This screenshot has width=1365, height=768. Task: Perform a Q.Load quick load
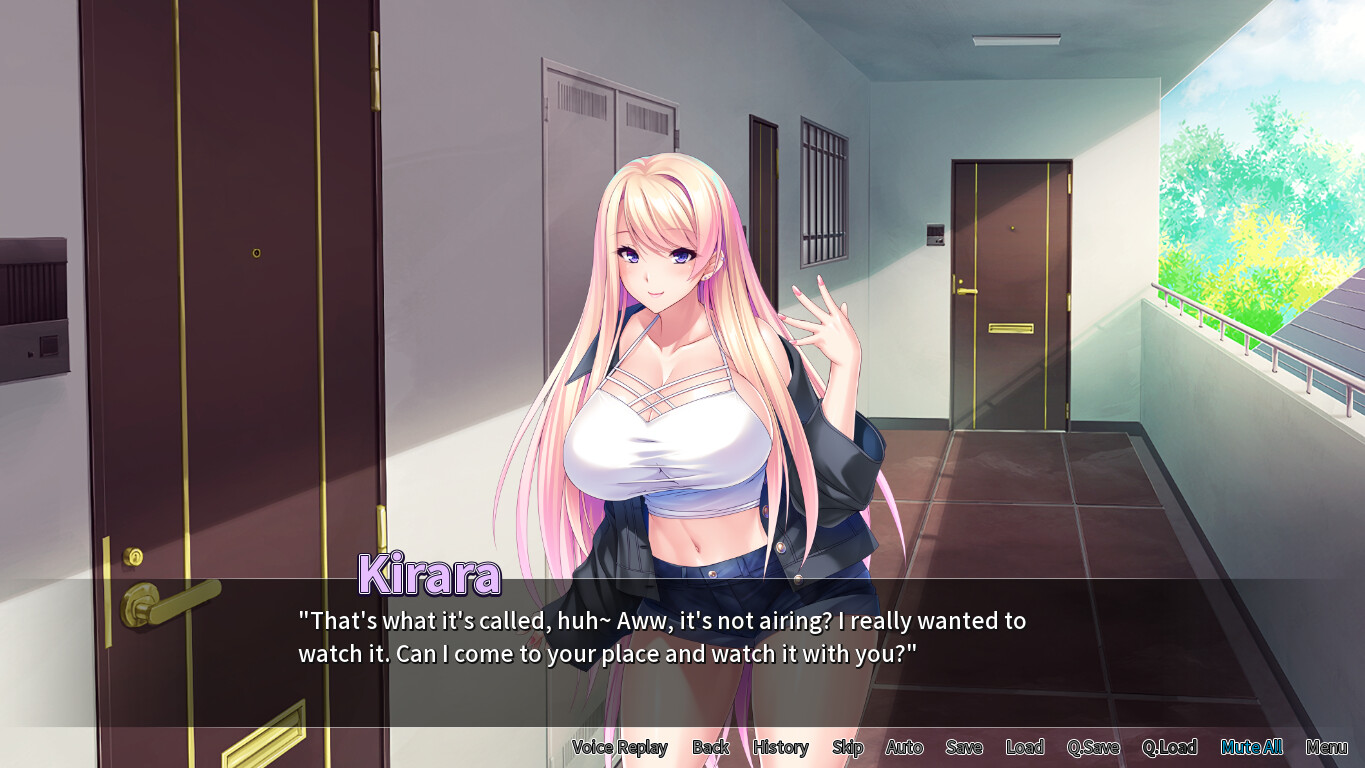1170,747
